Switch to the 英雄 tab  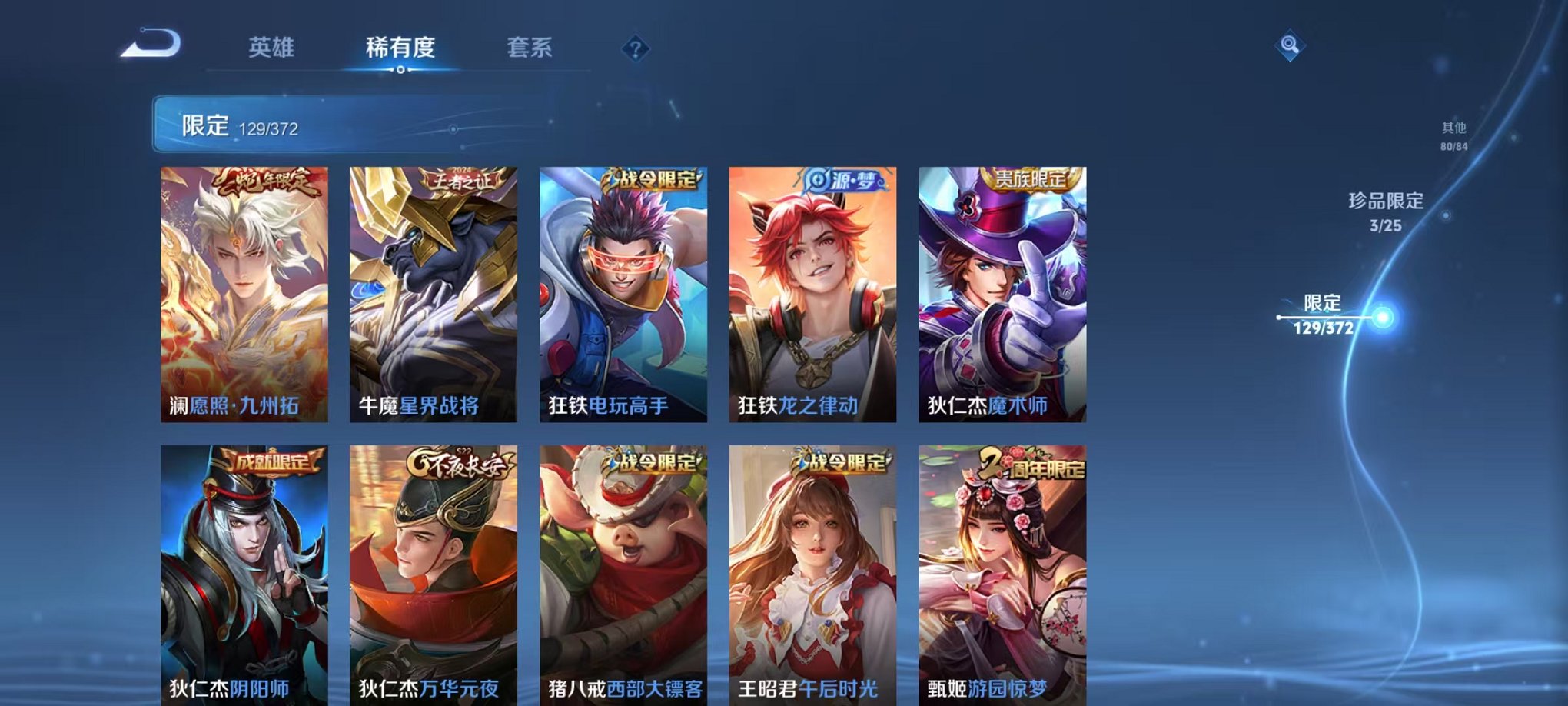pos(271,48)
